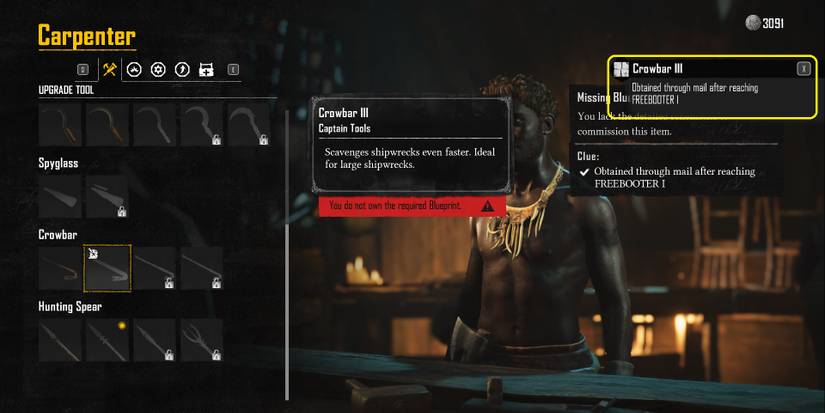Screen dimensions: 825x413
Task: Open the crossed hammer tools tab
Action: [x=110, y=70]
